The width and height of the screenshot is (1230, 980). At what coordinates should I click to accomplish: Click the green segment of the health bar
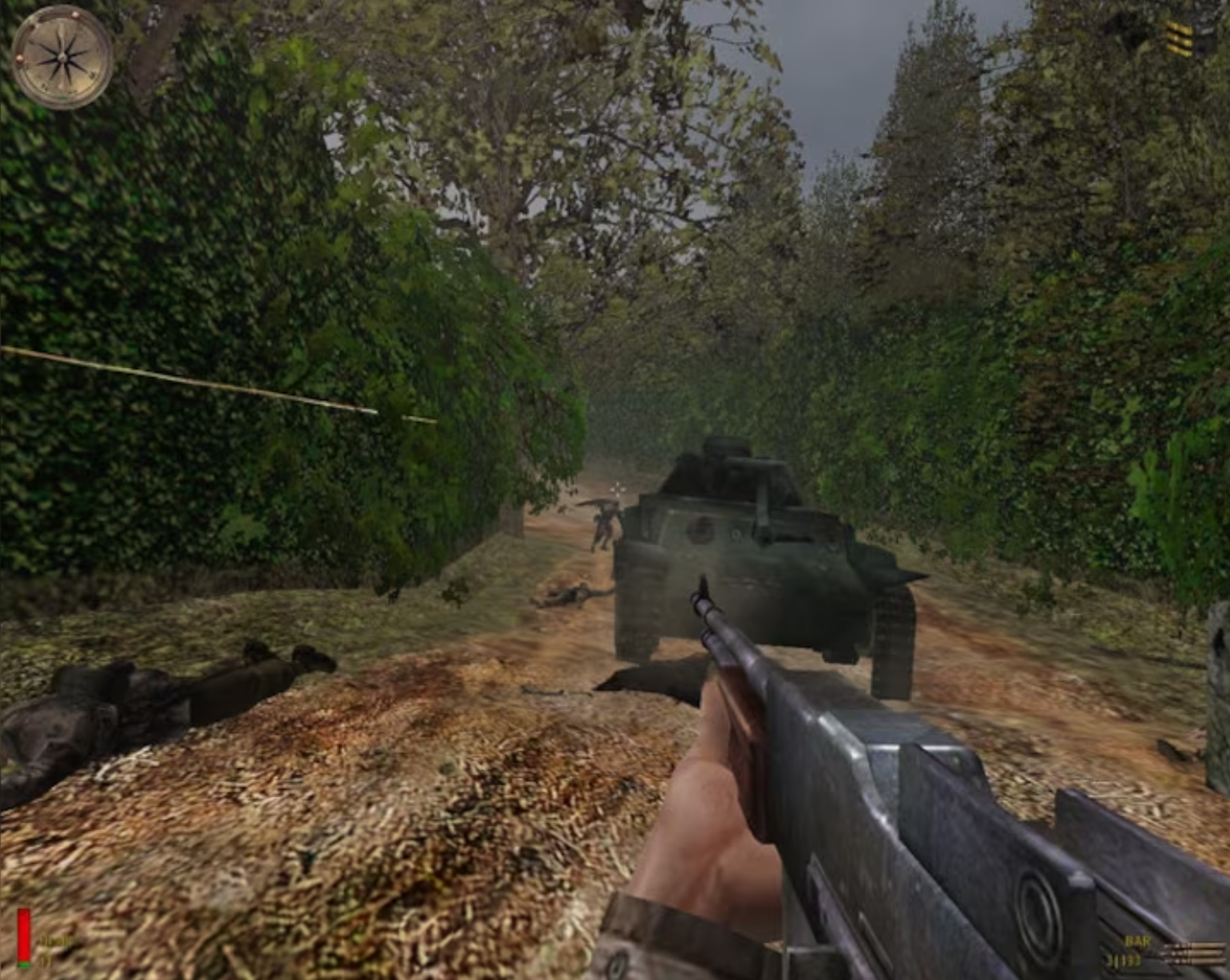[23, 964]
